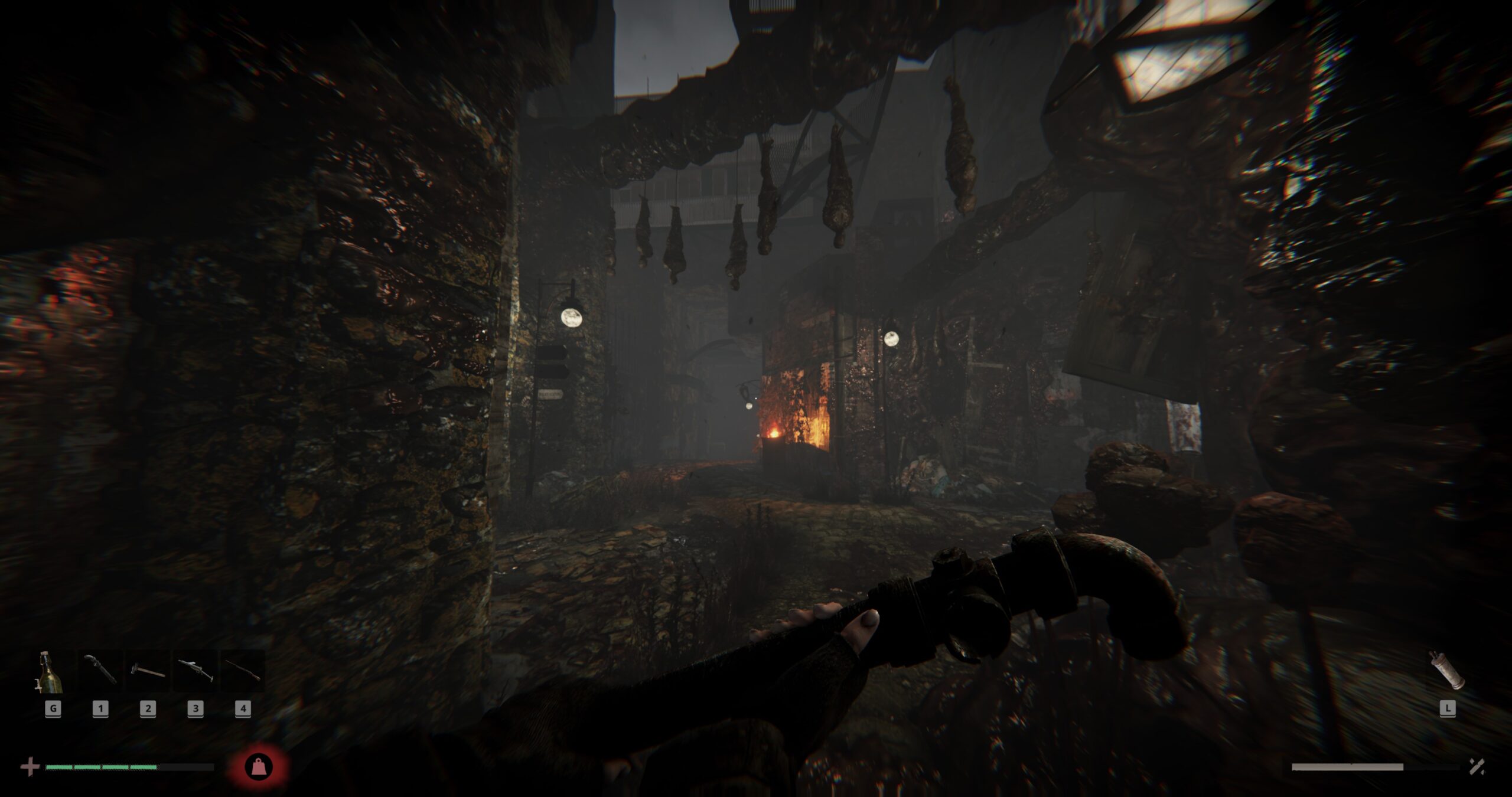Choose the hammer weapon slot
The height and width of the screenshot is (797, 1512).
pyautogui.click(x=148, y=671)
